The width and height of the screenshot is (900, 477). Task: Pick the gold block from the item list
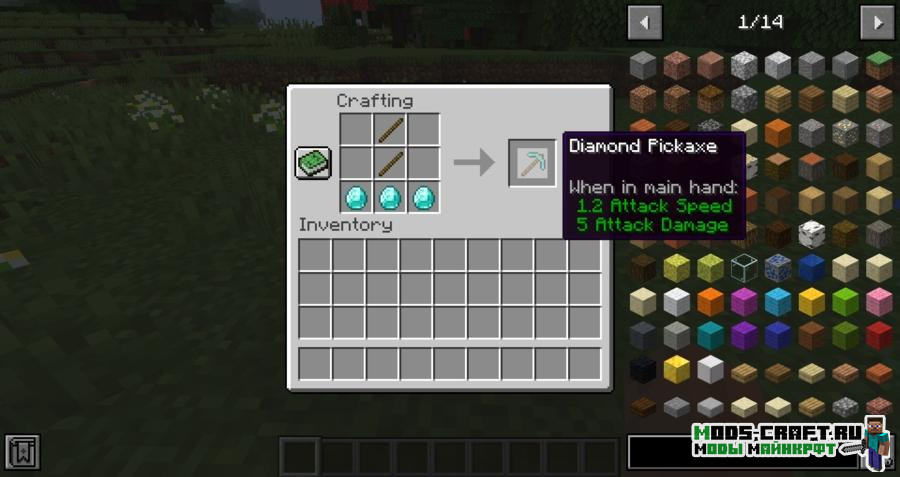point(676,370)
